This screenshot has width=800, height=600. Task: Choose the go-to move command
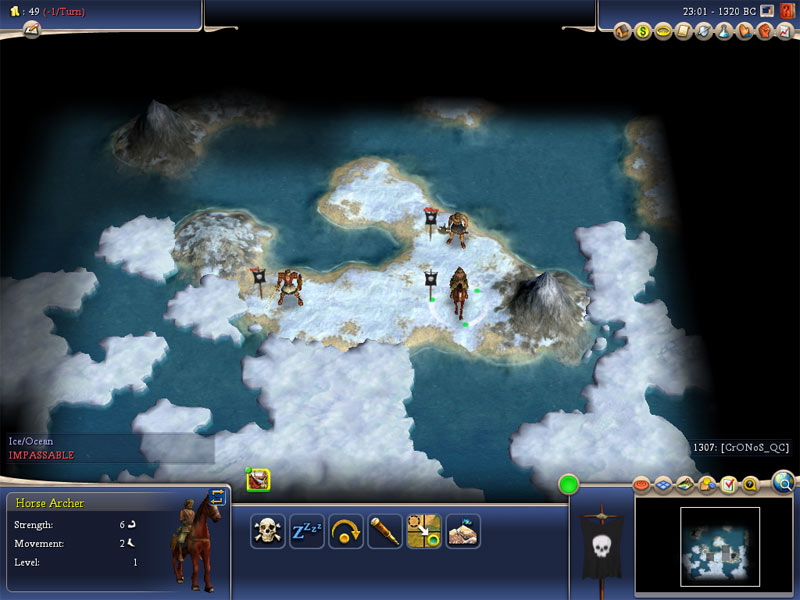[x=424, y=531]
